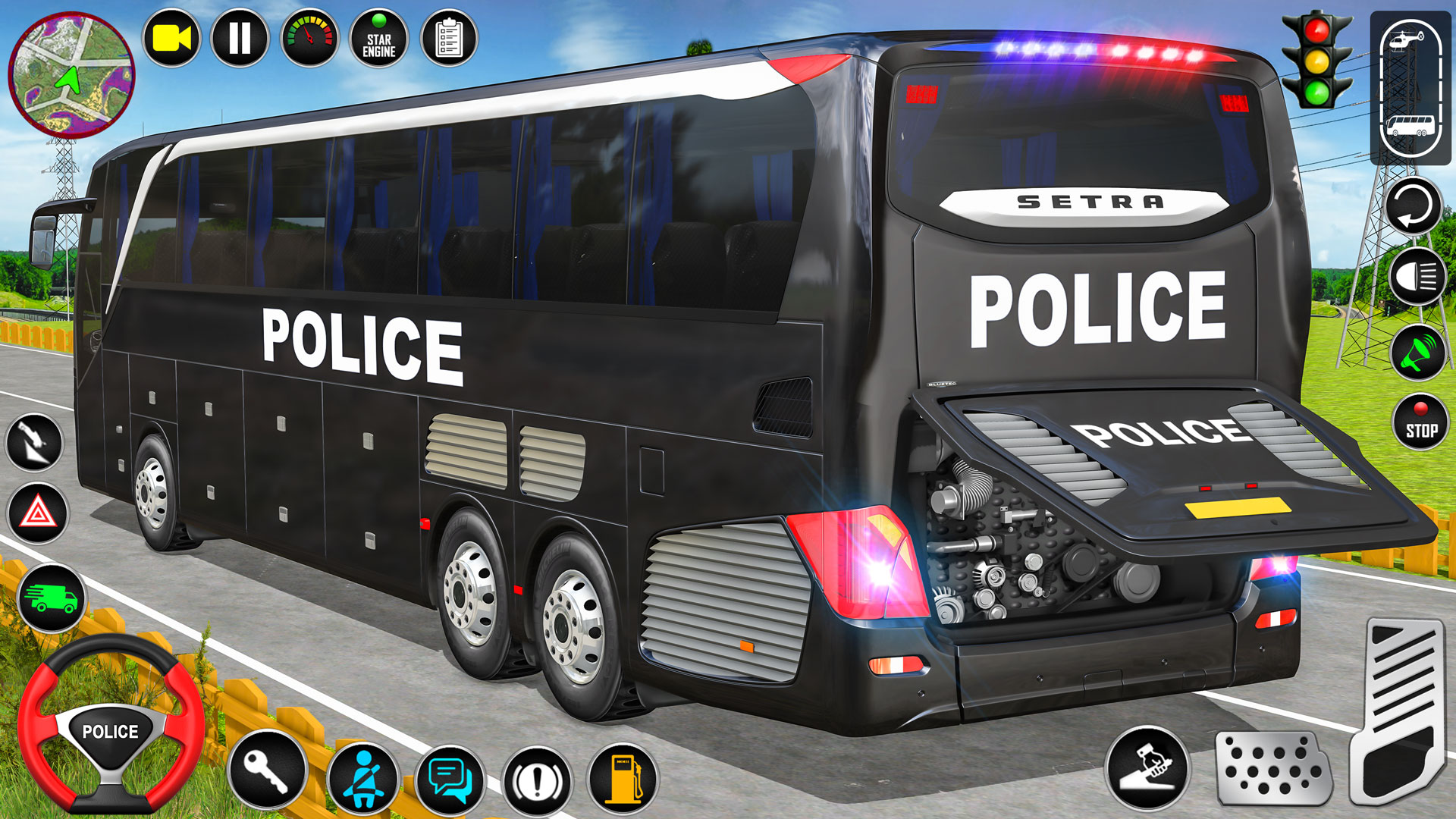The height and width of the screenshot is (819, 1456).
Task: Switch between helicopter and bus camera view
Action: (x=1412, y=83)
